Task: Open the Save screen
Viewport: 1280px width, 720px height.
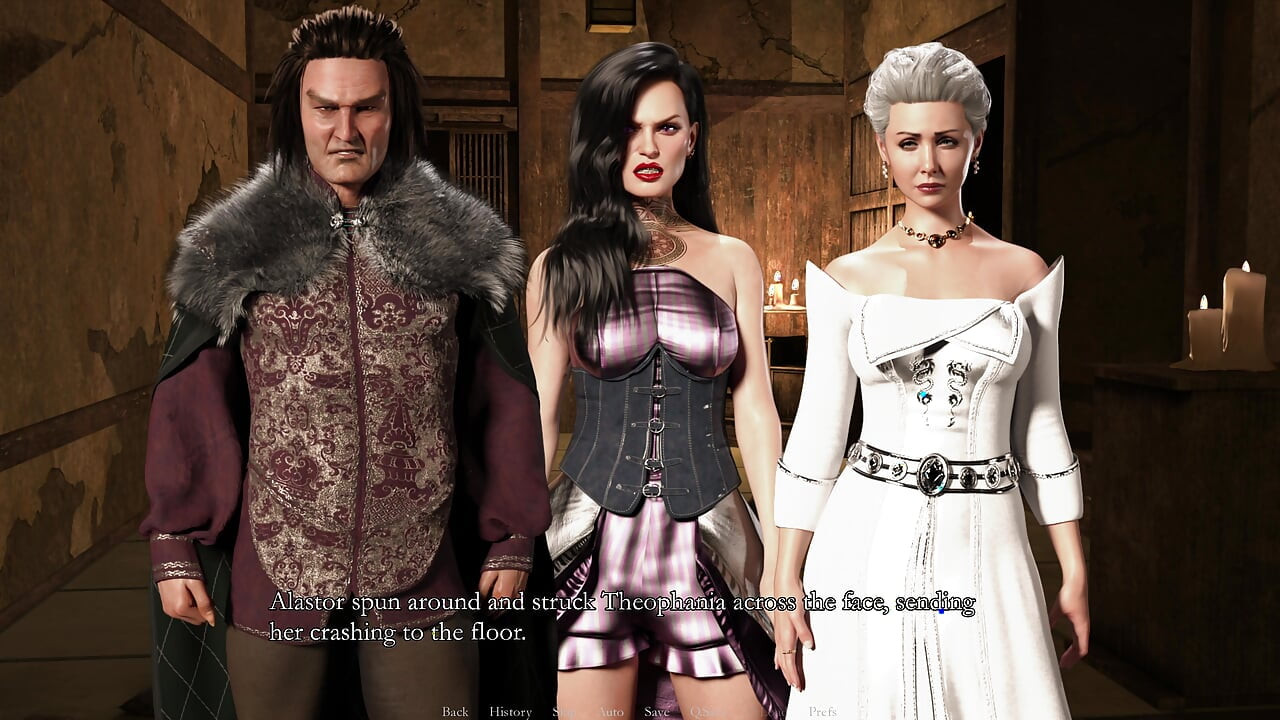Action: pos(656,711)
